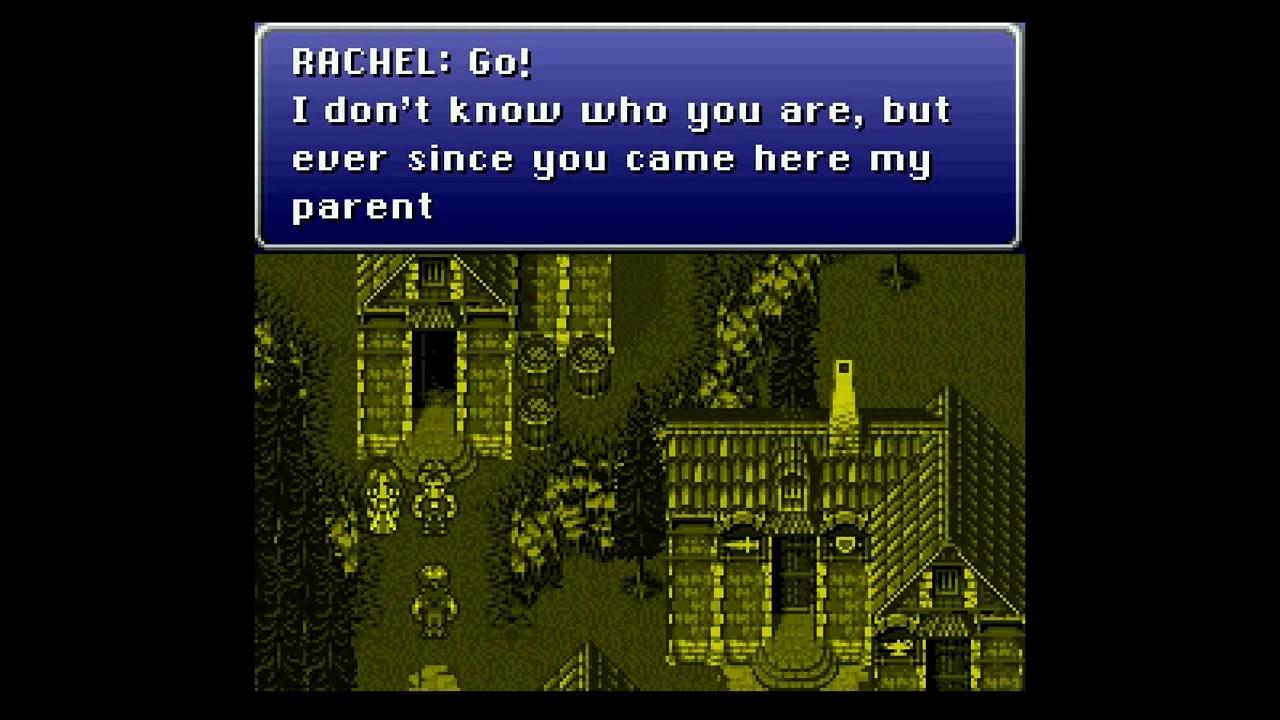Click the sword emblem sign on the shop door
Screen dimensions: 1280x720
click(741, 545)
